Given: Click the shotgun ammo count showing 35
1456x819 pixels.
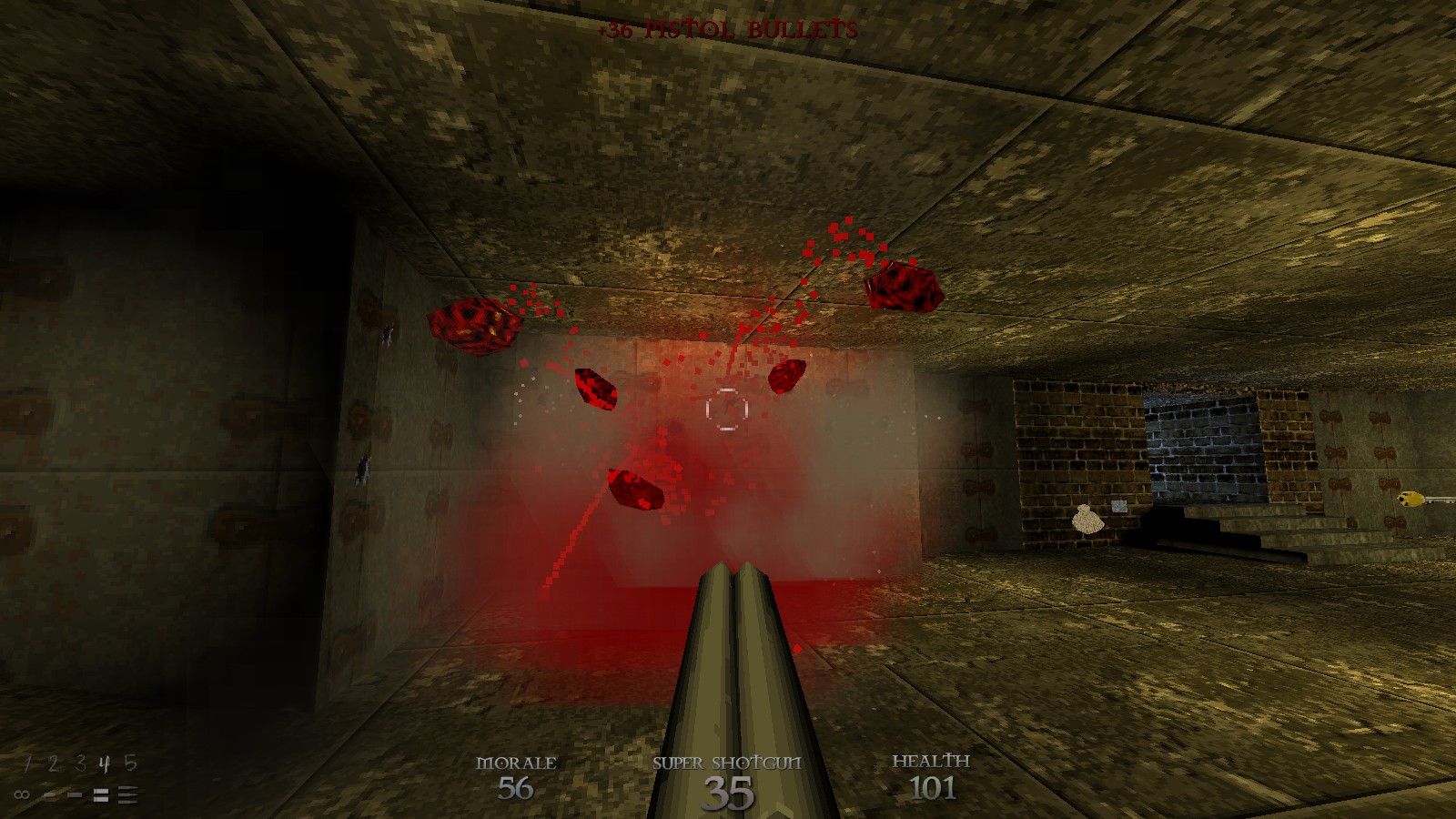Looking at the screenshot, I should coord(729,793).
